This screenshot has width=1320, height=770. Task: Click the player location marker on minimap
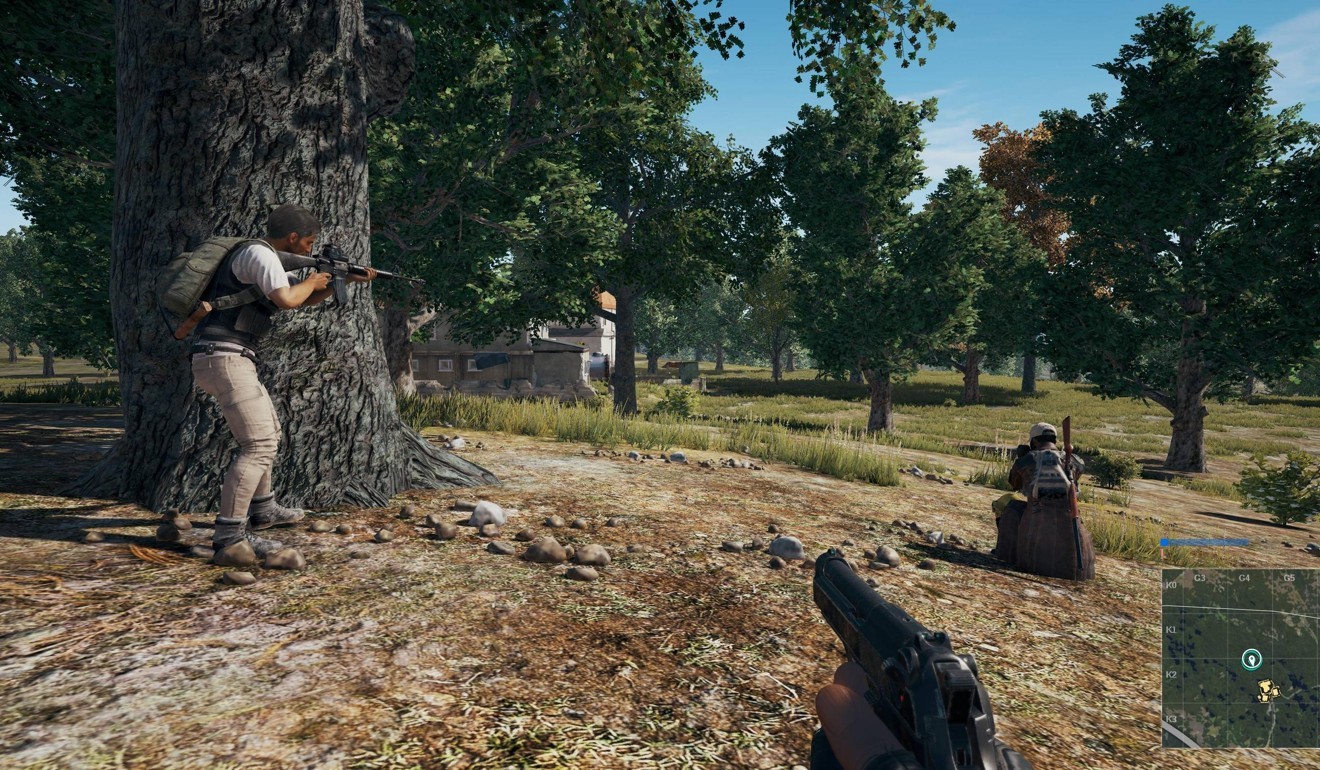point(1251,658)
